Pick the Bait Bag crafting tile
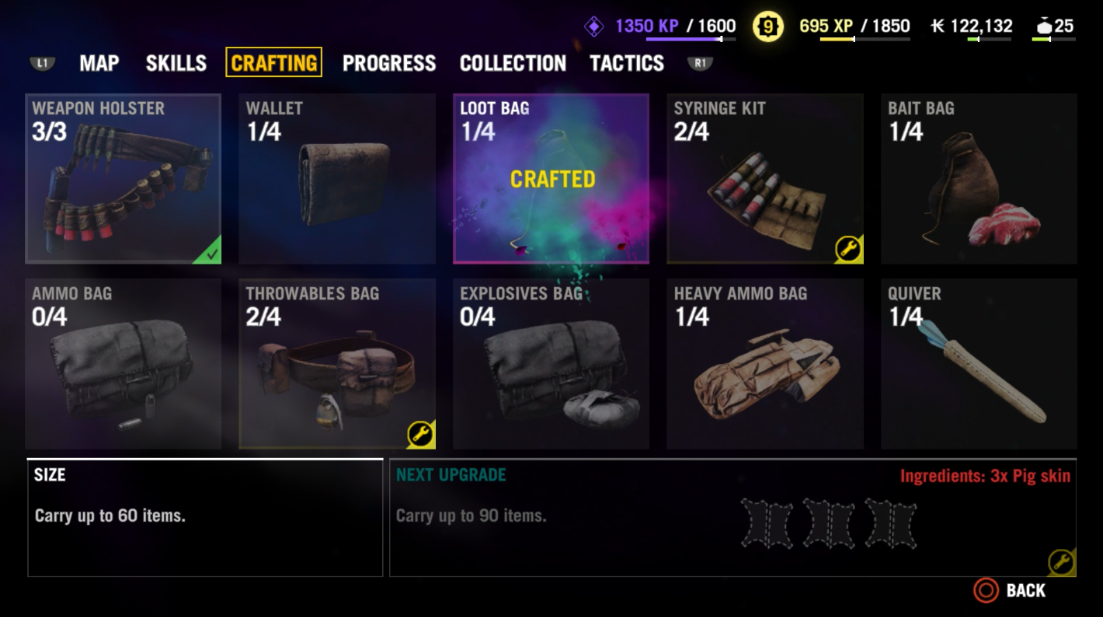The width and height of the screenshot is (1103, 617). tap(979, 179)
